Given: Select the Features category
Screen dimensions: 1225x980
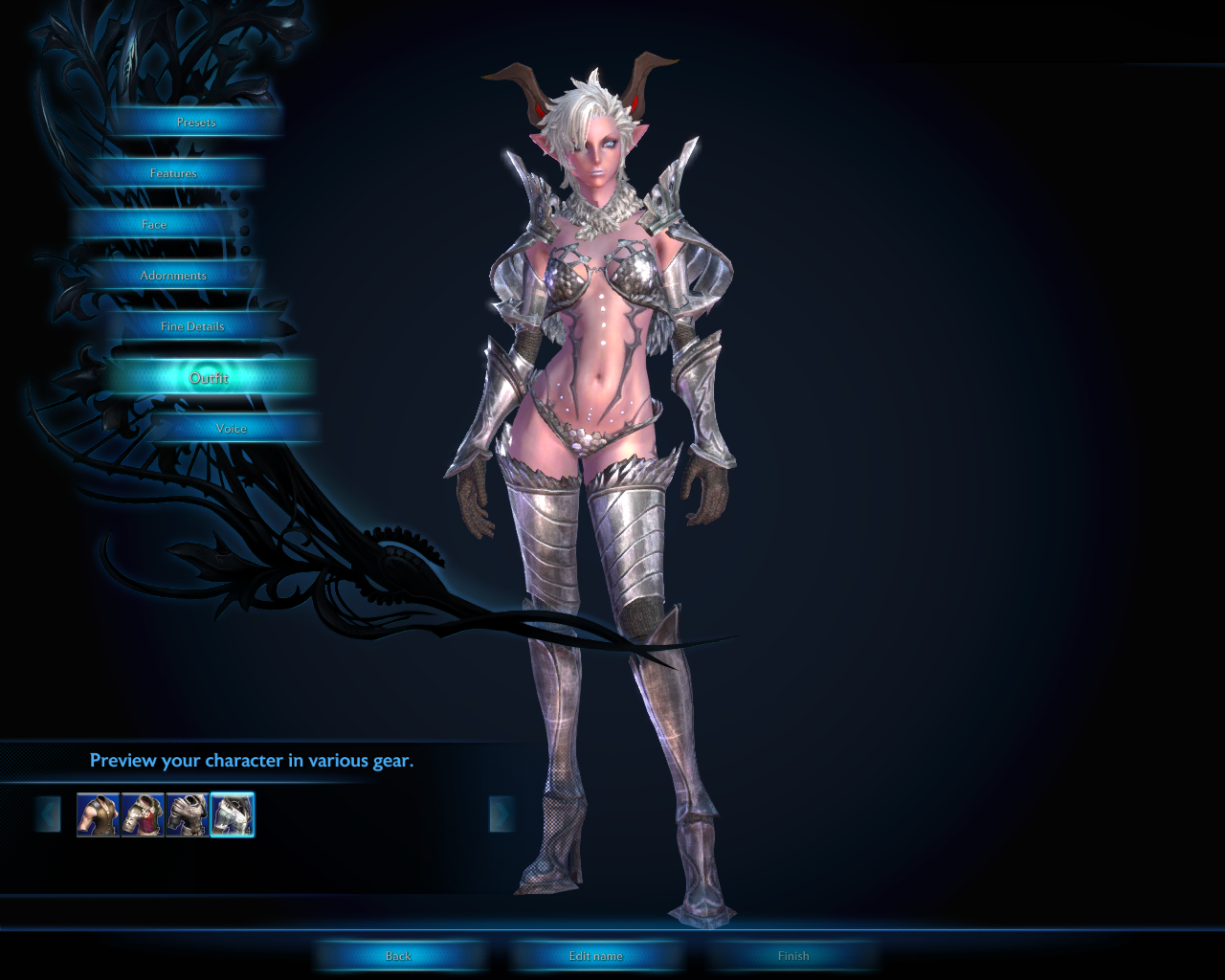Looking at the screenshot, I should 173,173.
